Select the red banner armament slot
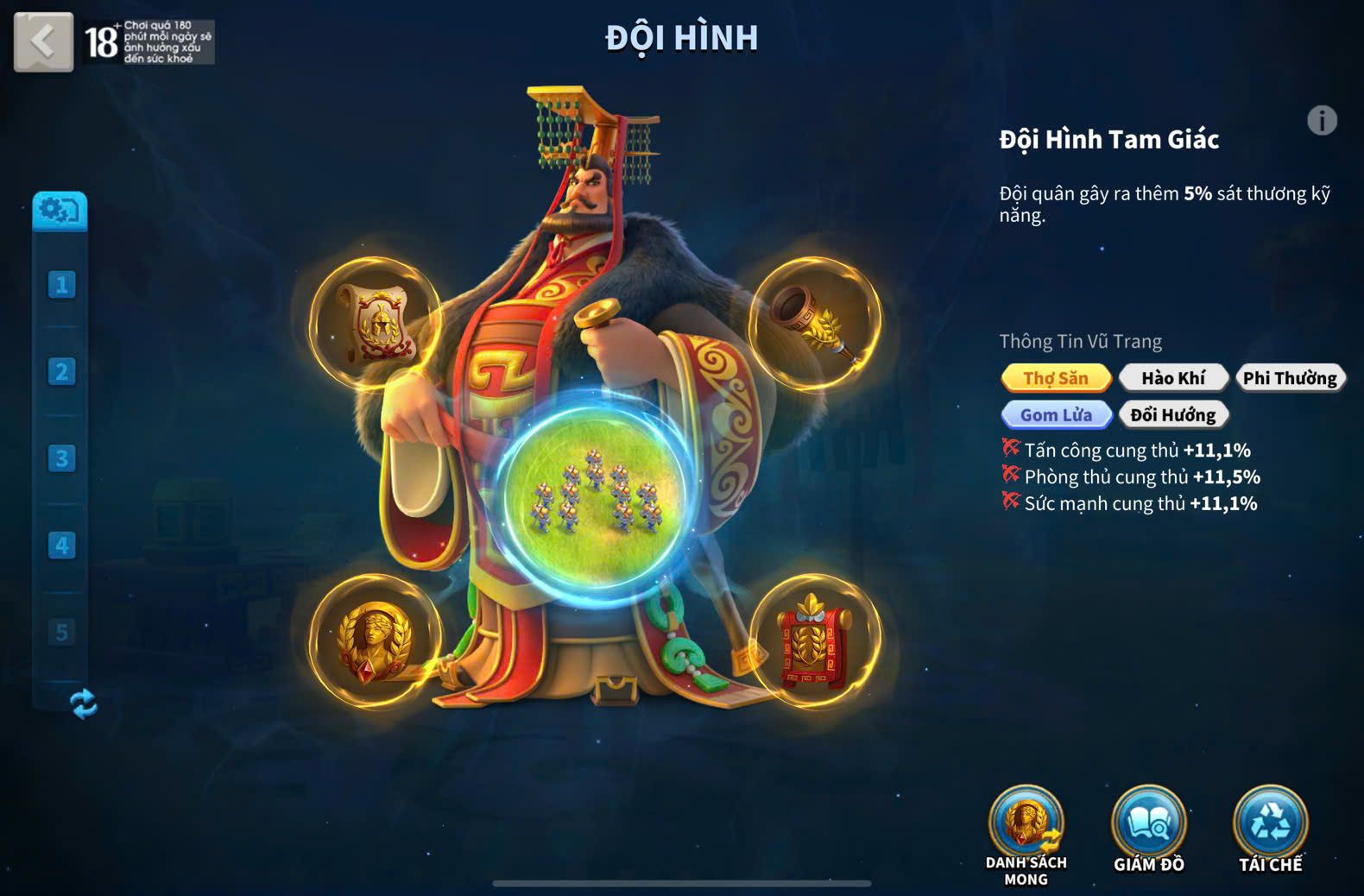 pyautogui.click(x=814, y=641)
